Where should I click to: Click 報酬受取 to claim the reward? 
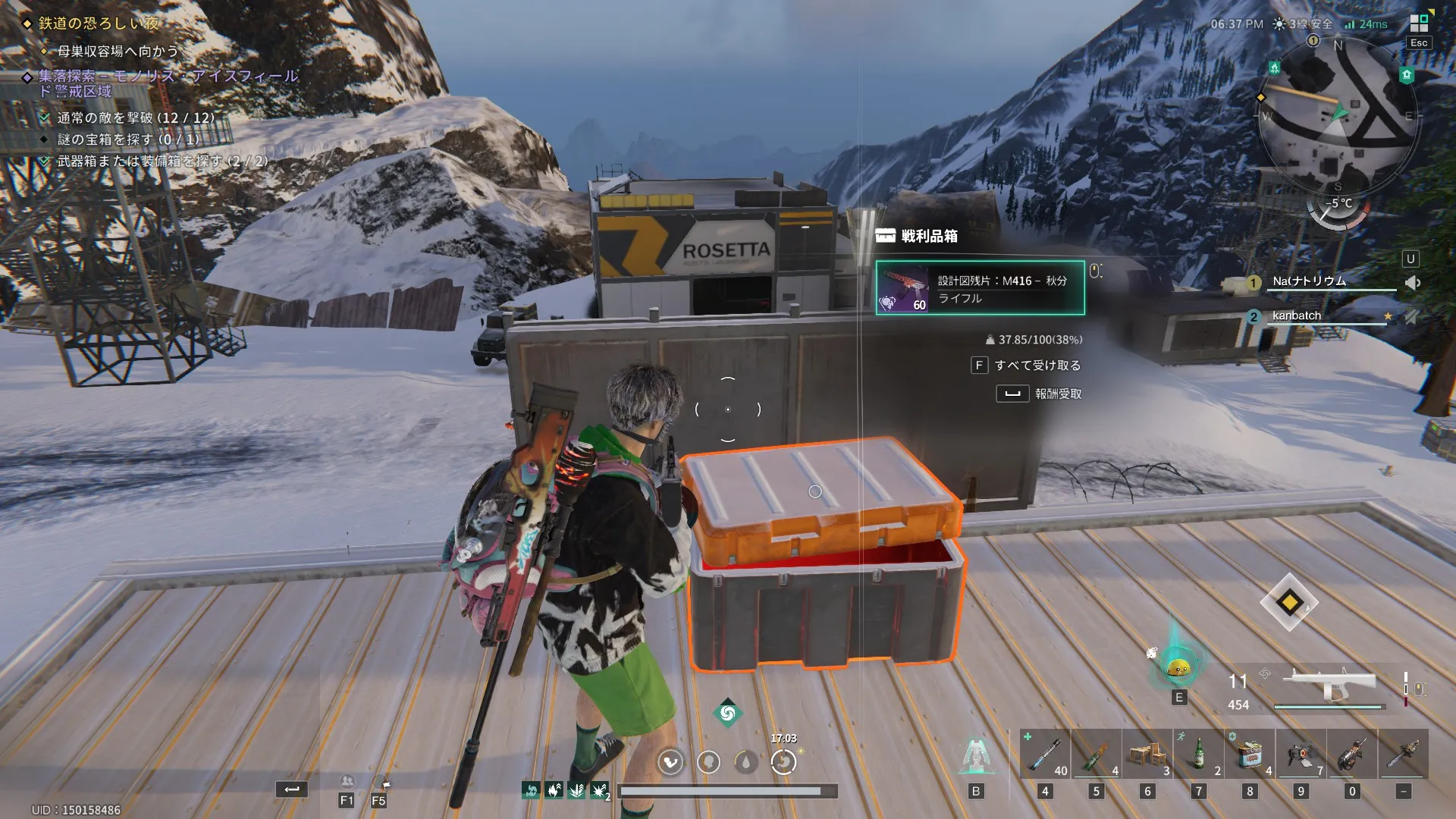[x=1057, y=394]
